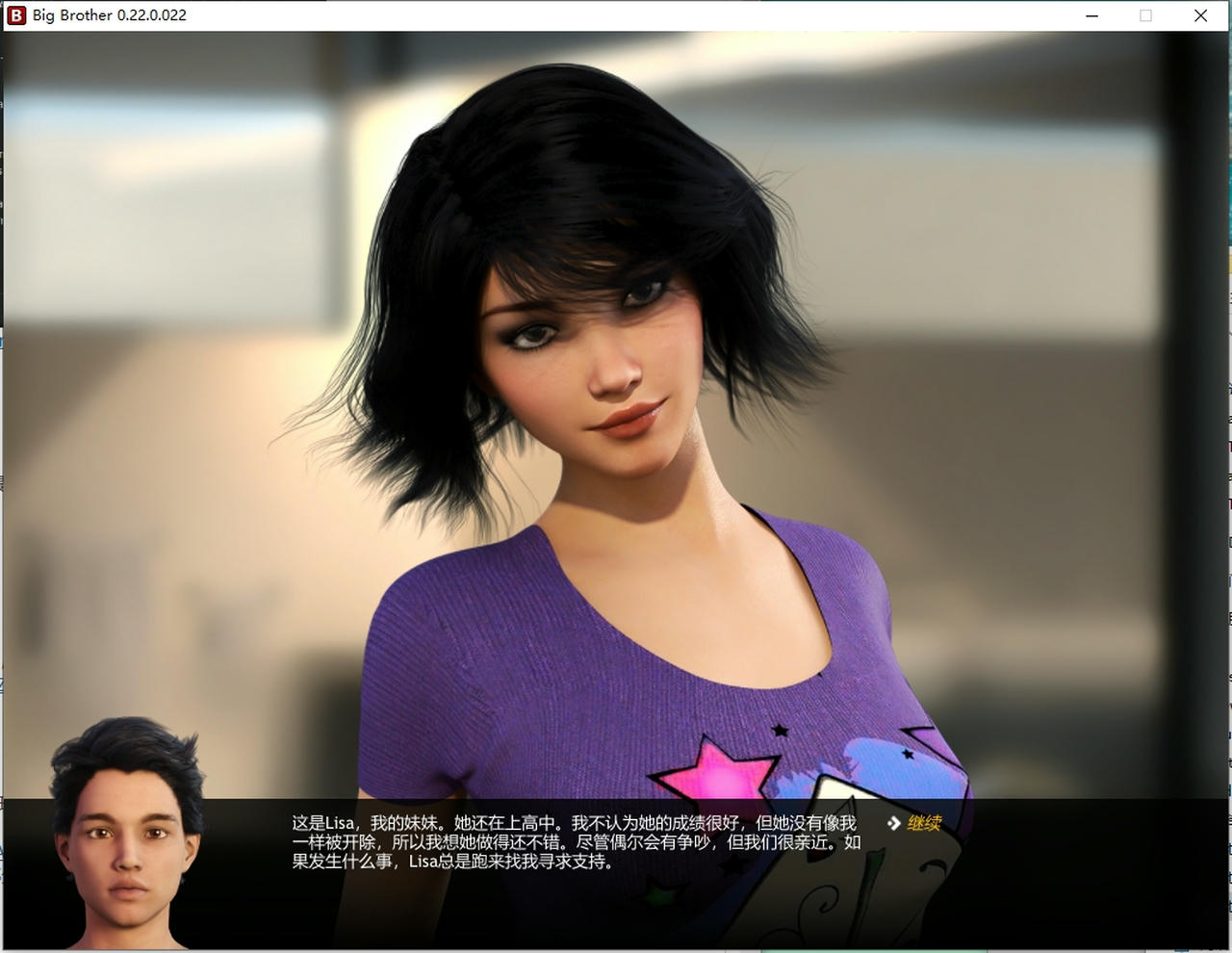1232x953 pixels.
Task: Click the Big Brother app icon in title bar
Action: pos(15,15)
